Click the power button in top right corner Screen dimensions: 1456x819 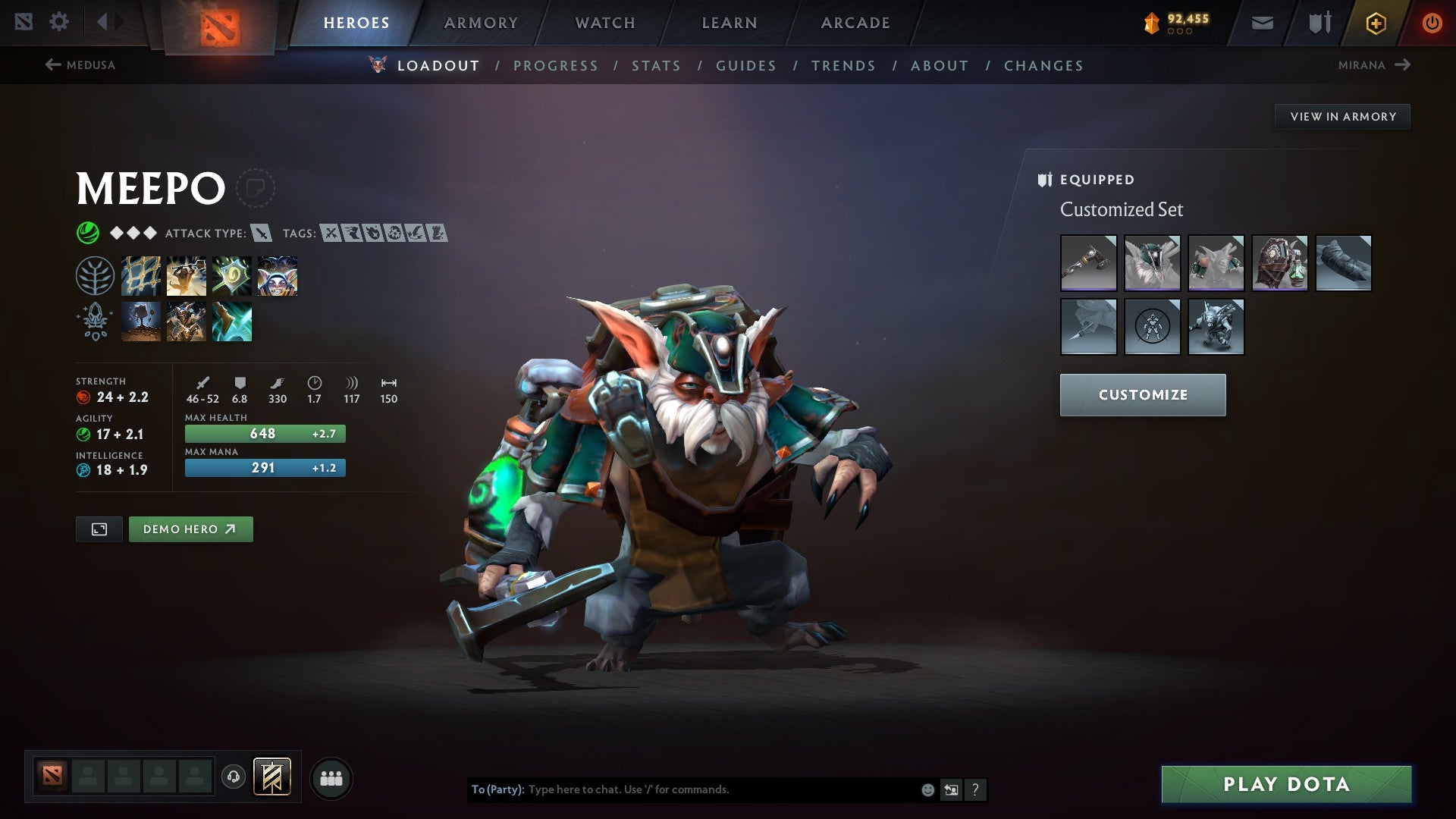pos(1432,22)
